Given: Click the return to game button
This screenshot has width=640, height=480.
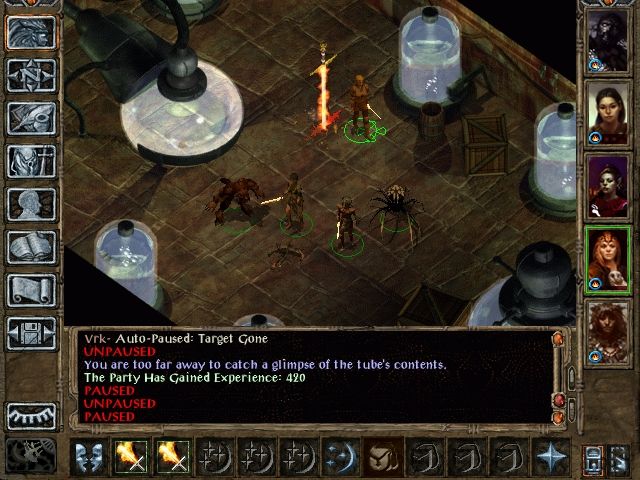Looking at the screenshot, I should click(x=30, y=33).
